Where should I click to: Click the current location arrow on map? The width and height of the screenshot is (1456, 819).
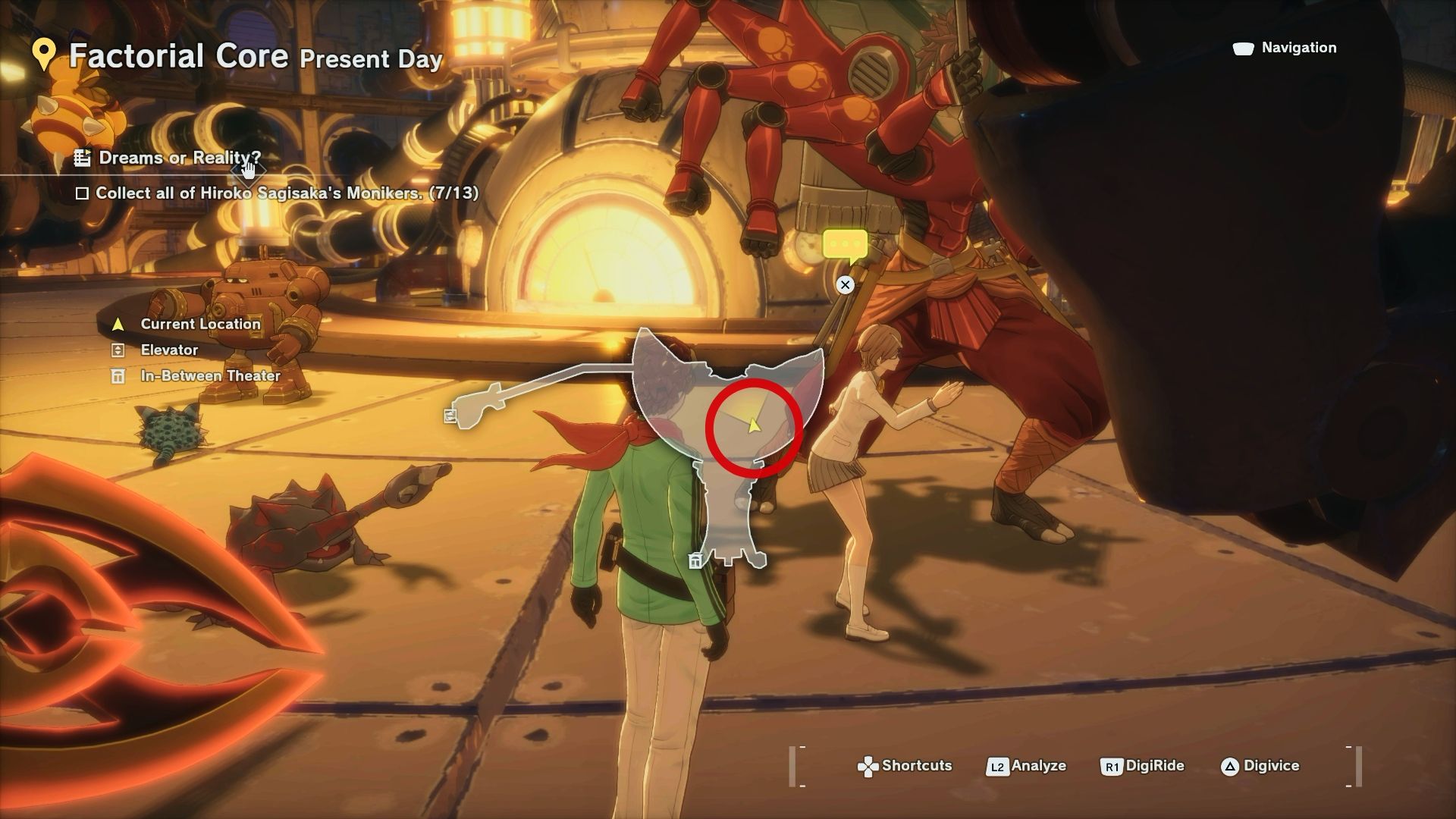(753, 425)
